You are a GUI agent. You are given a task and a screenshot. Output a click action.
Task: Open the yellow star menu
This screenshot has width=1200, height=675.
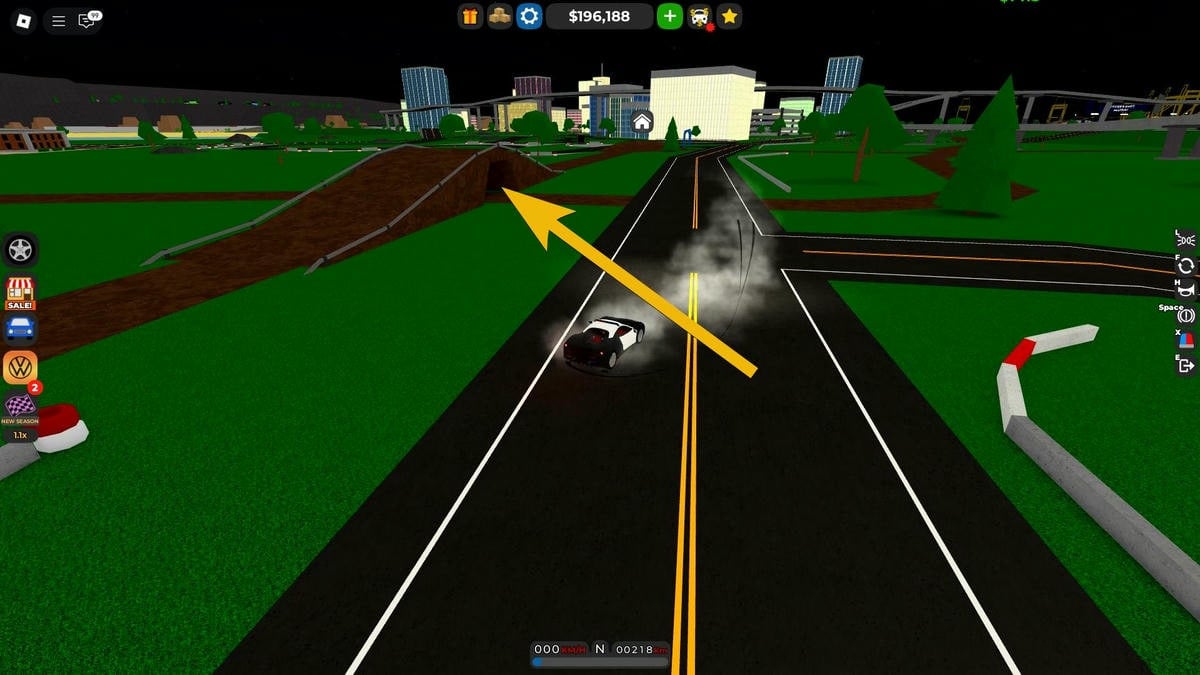[730, 16]
